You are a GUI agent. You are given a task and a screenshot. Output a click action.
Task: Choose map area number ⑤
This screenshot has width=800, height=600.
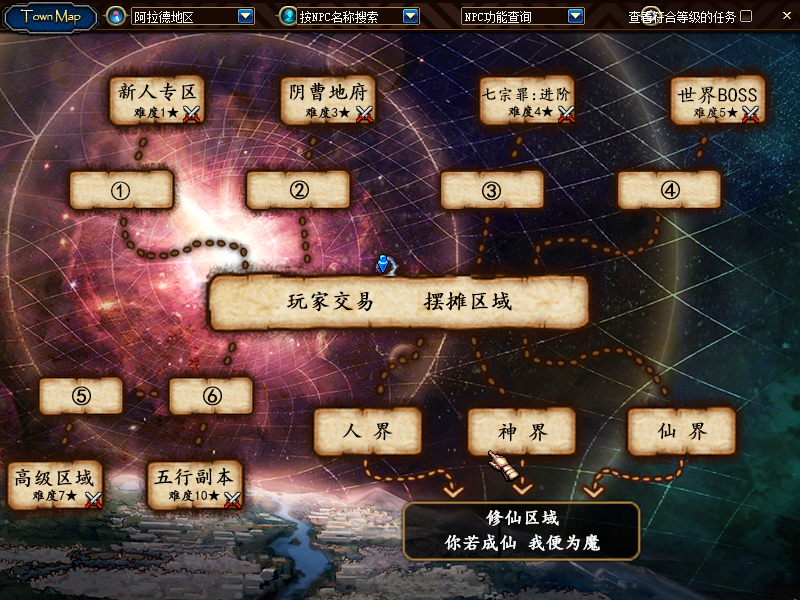pos(81,396)
